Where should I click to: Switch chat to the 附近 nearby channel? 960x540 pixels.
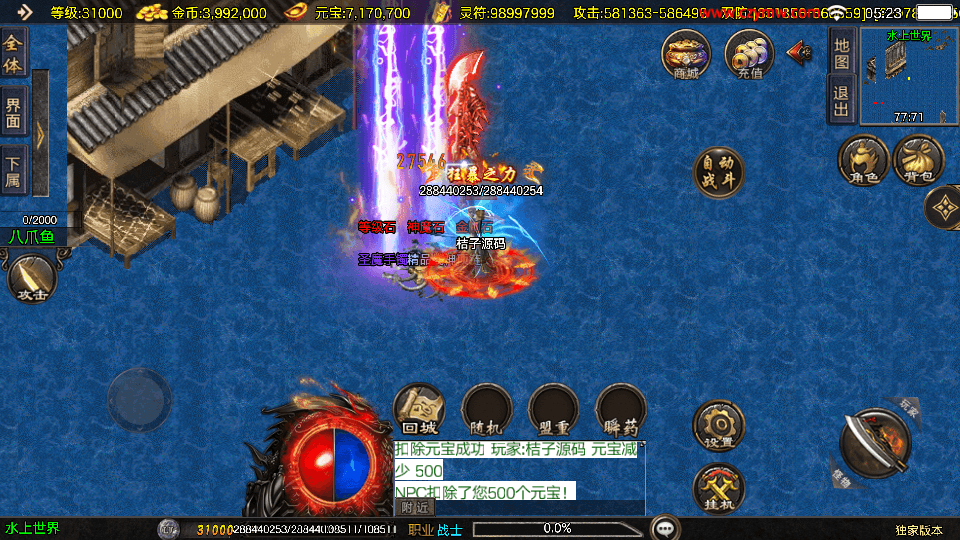416,508
